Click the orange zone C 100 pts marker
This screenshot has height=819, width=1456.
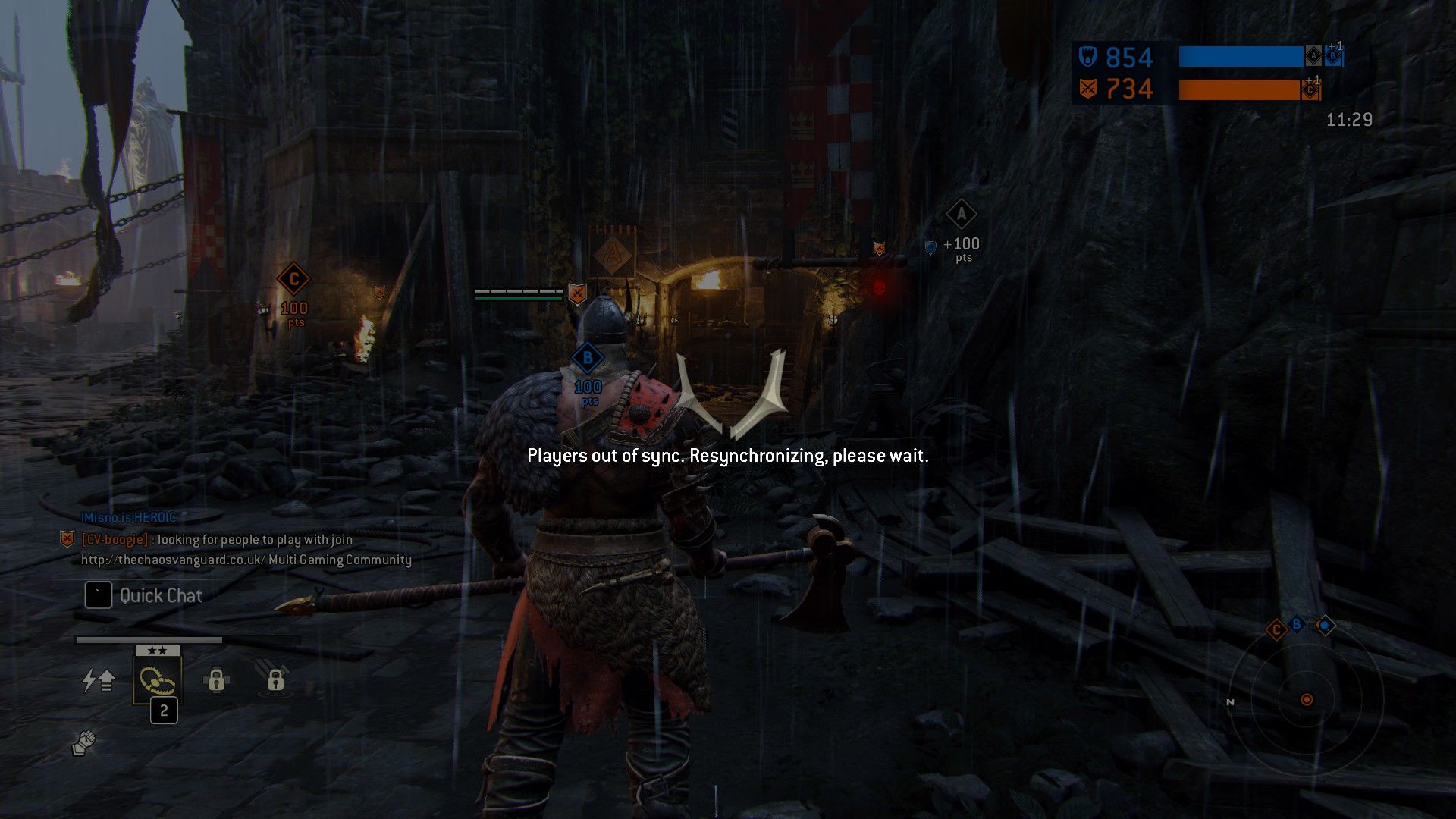[293, 280]
